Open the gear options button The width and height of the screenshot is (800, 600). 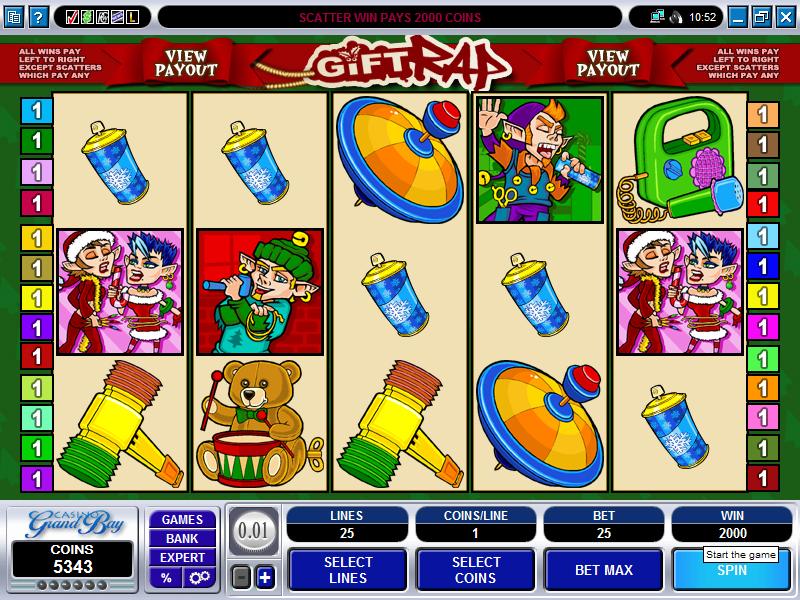pyautogui.click(x=197, y=577)
